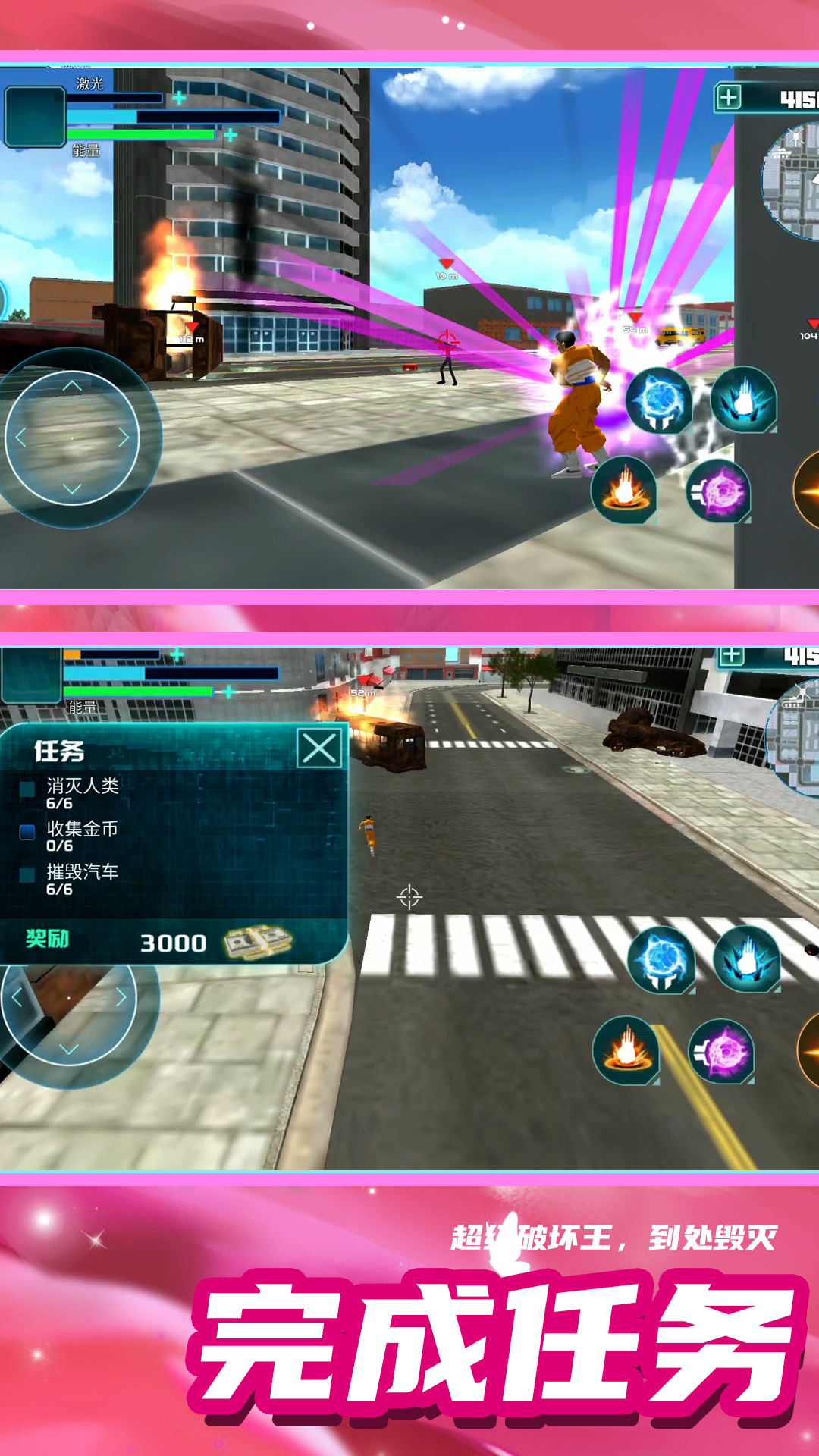This screenshot has width=819, height=1456.
Task: Use the fire burst skill in lower screenshot
Action: (x=626, y=1050)
